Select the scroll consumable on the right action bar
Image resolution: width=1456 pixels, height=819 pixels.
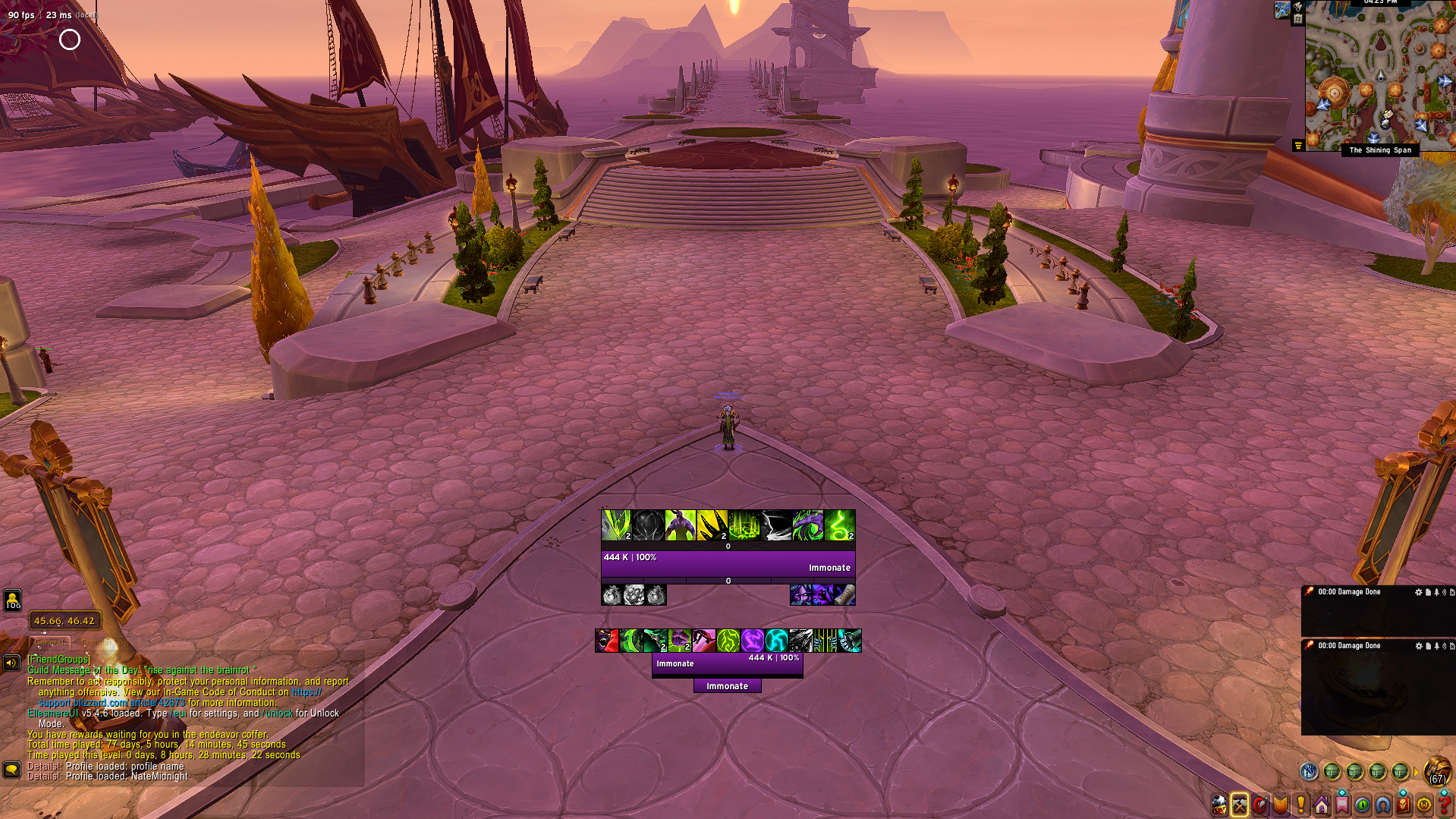click(847, 596)
